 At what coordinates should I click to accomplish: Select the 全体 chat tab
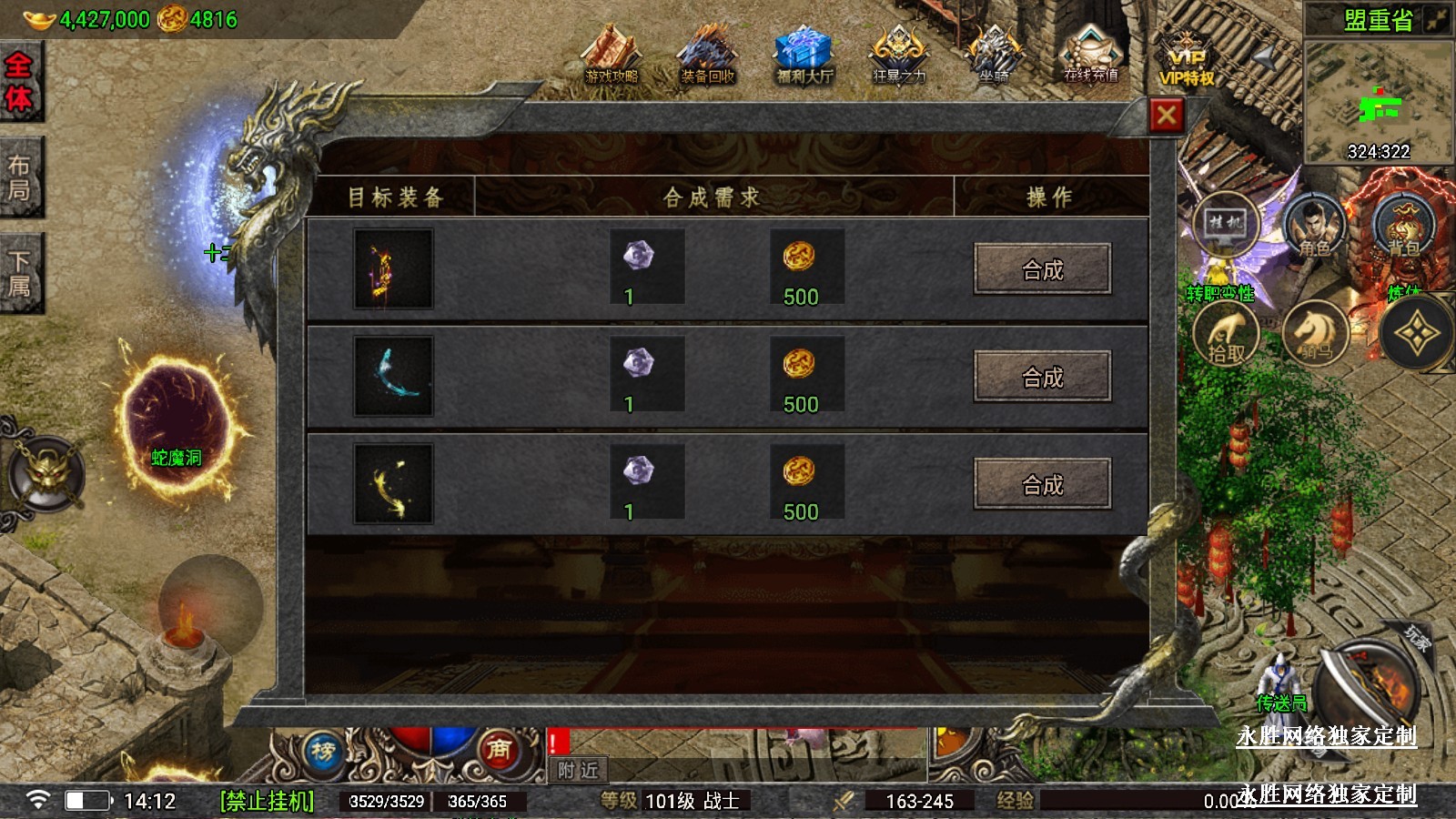[x=19, y=82]
